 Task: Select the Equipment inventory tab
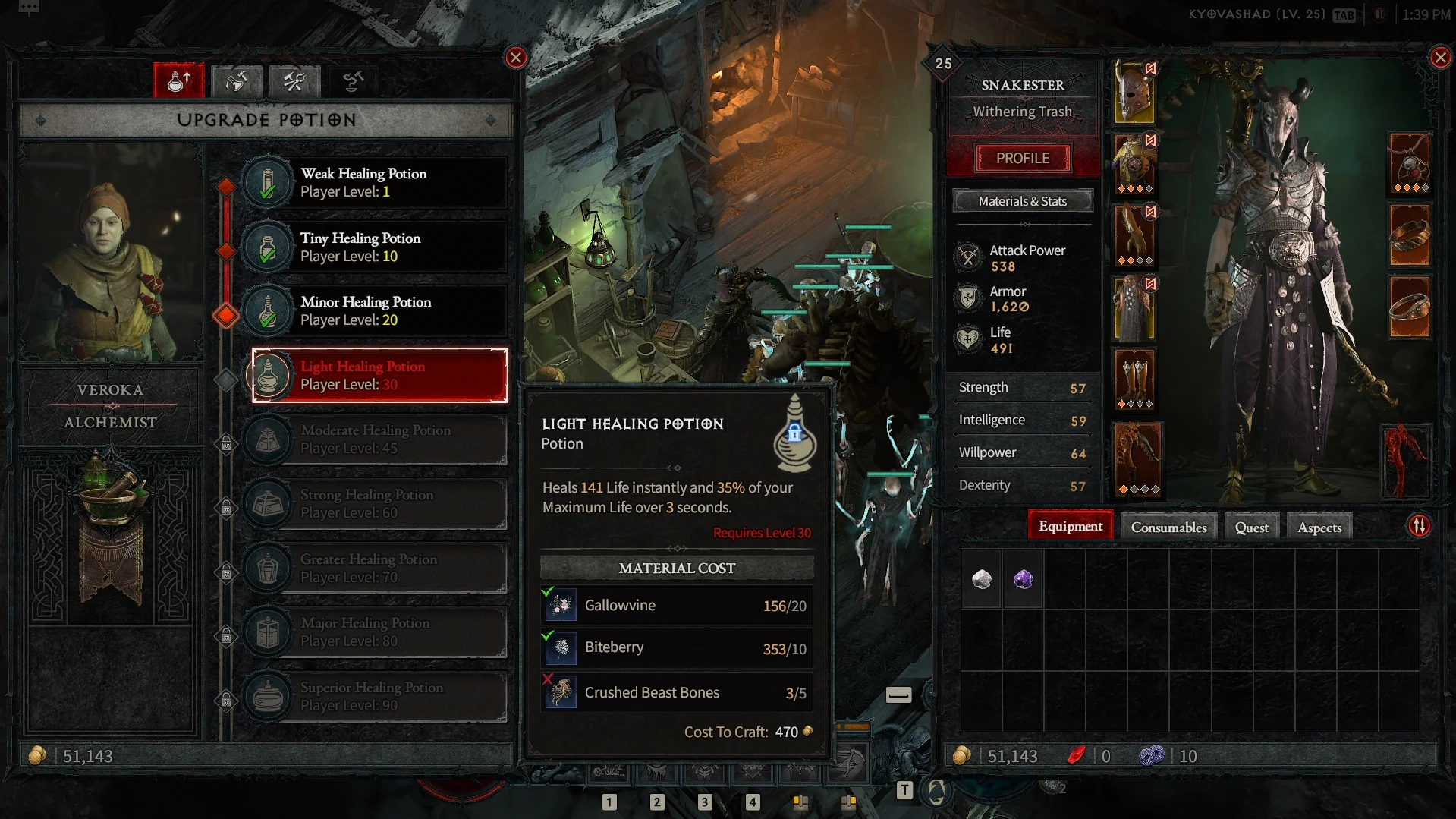point(1071,527)
